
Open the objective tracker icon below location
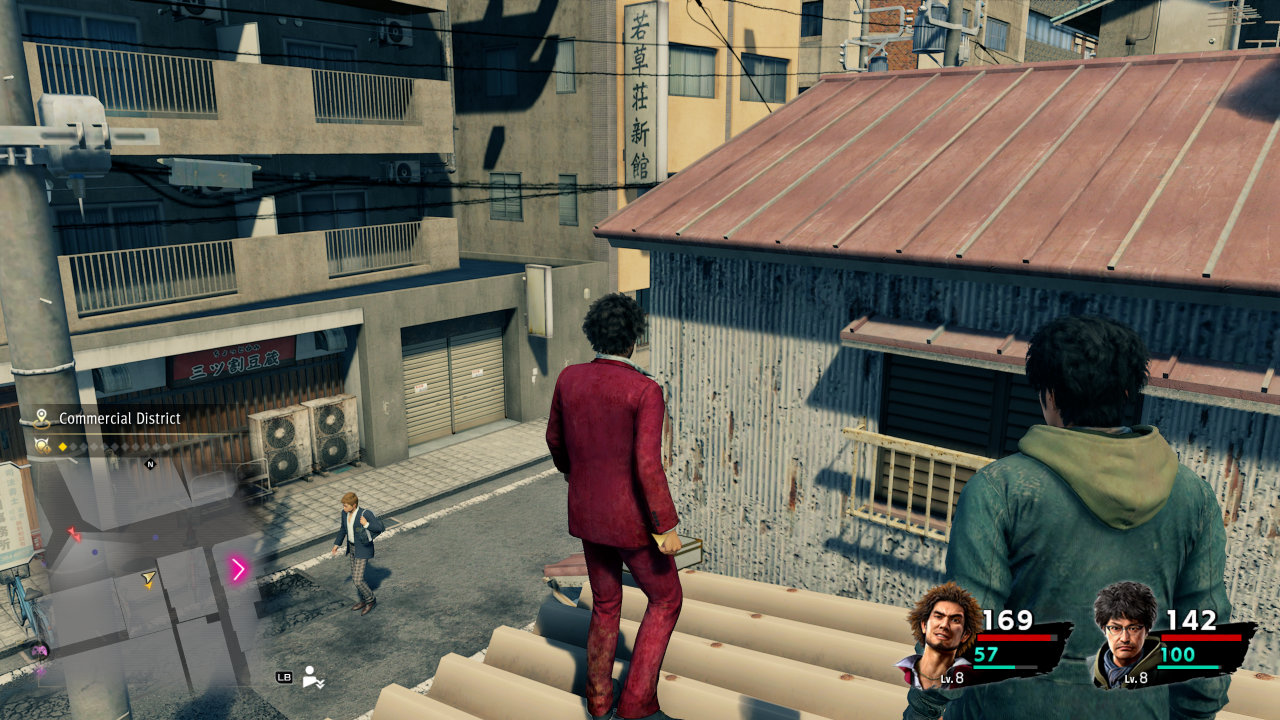tap(42, 446)
